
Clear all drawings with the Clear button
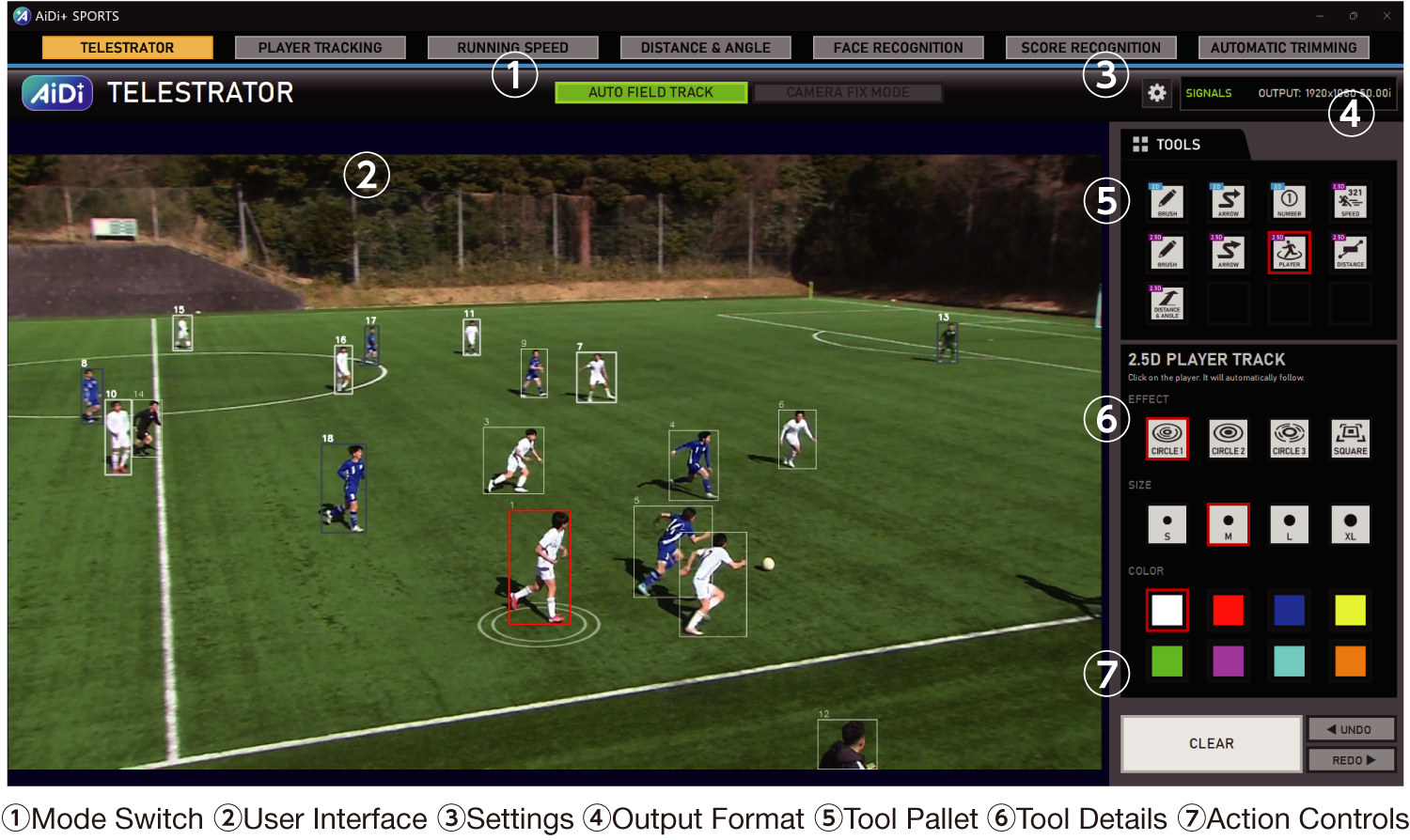(1211, 743)
